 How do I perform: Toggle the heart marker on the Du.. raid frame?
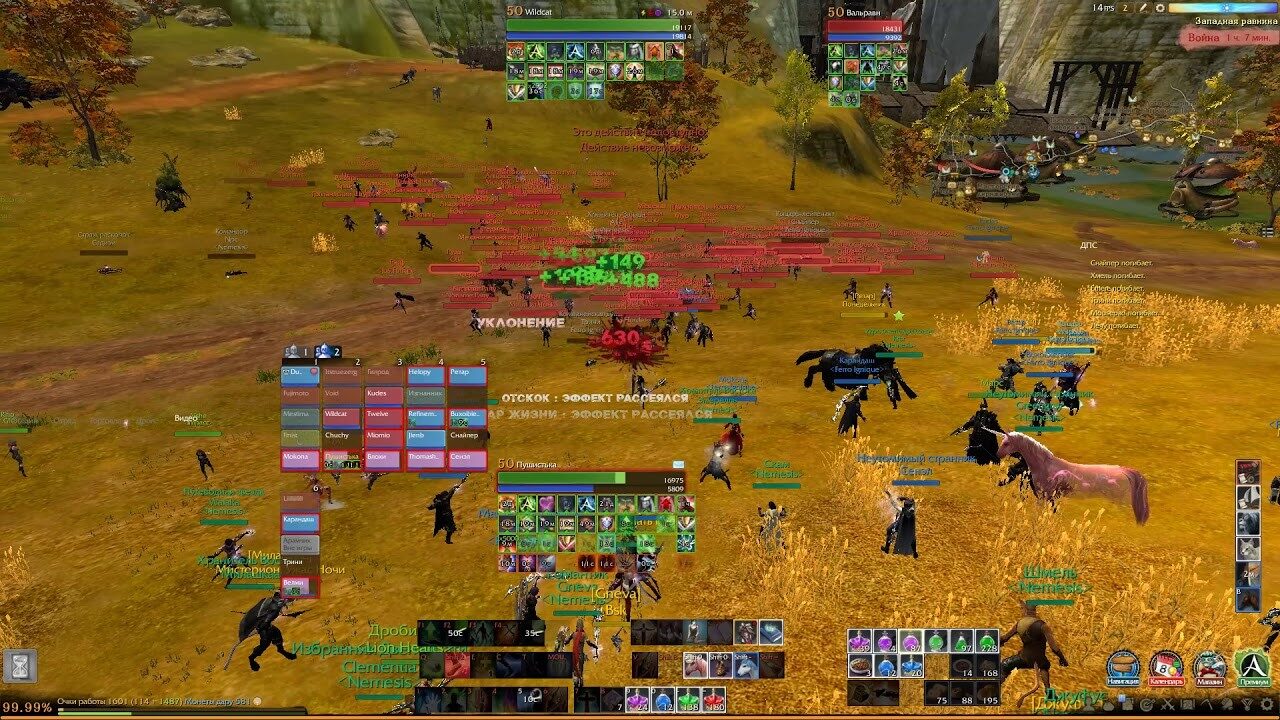point(312,372)
